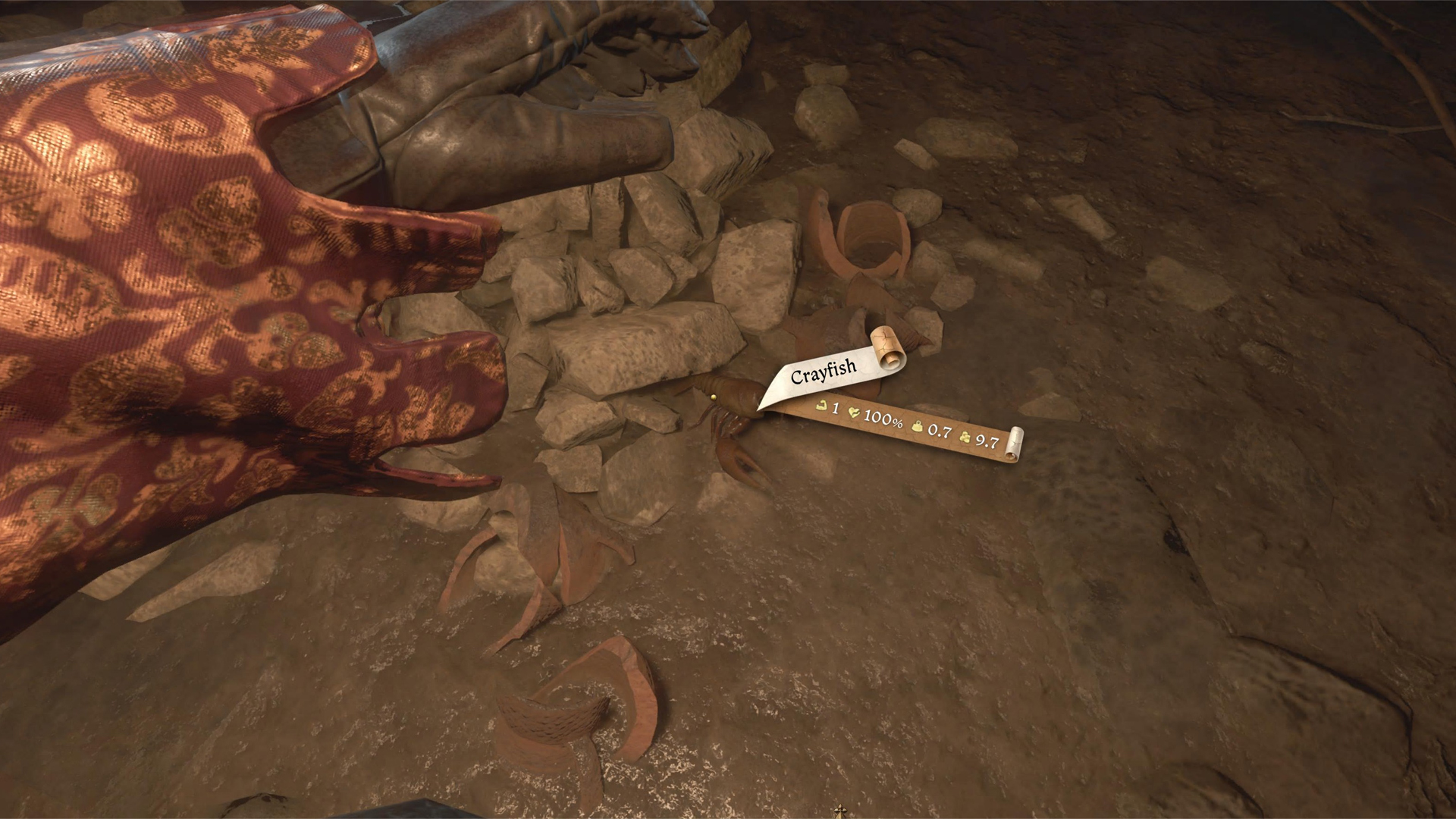
Task: Click the quantity icon on the Crayfish scroll
Action: pos(821,406)
